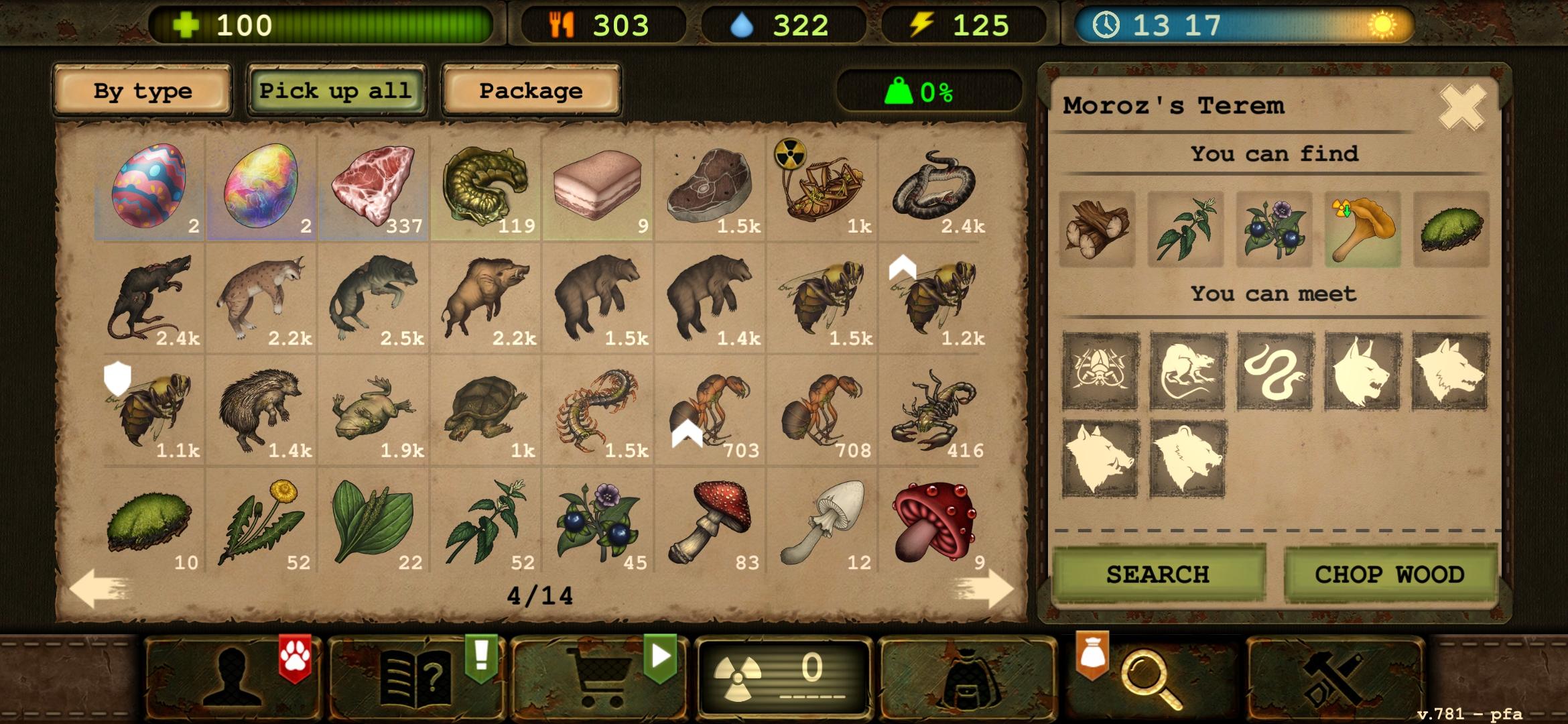The width and height of the screenshot is (1568, 724).
Task: Check the radiation counter icon
Action: click(777, 677)
